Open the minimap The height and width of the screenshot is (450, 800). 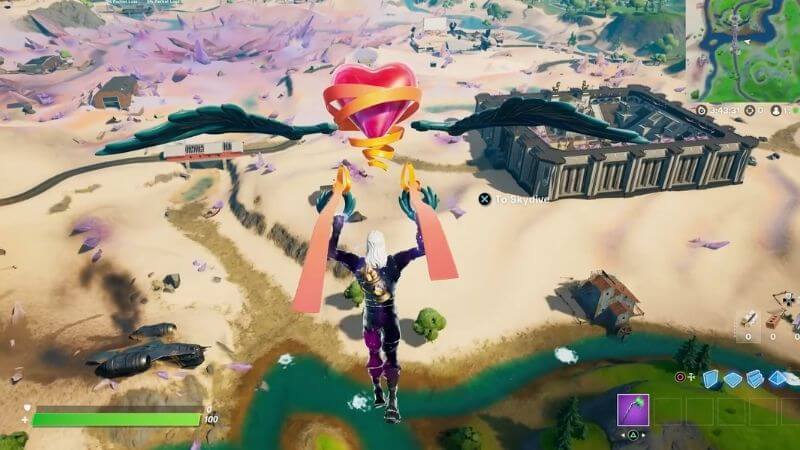[x=745, y=47]
